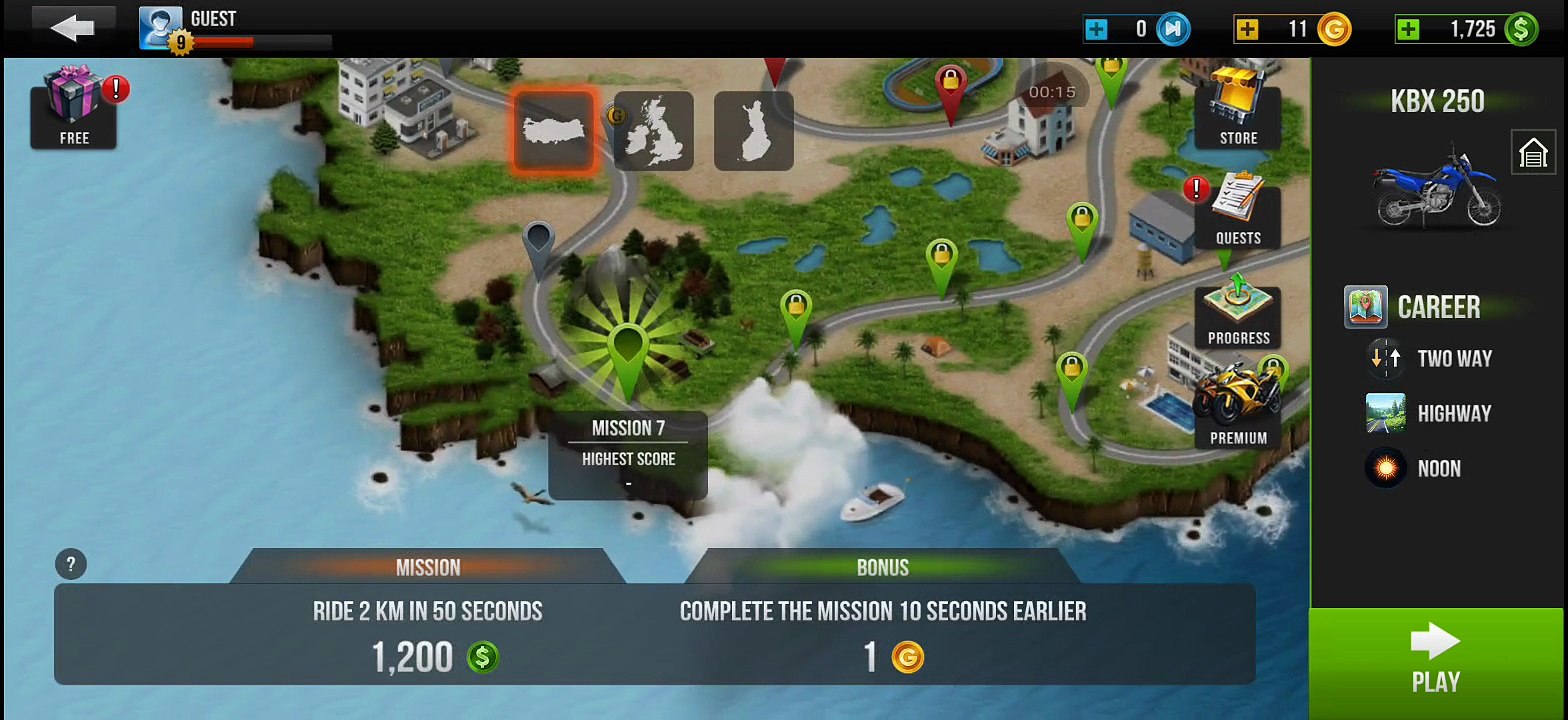Go back using the arrow button
This screenshot has height=720, width=1568.
[x=73, y=28]
